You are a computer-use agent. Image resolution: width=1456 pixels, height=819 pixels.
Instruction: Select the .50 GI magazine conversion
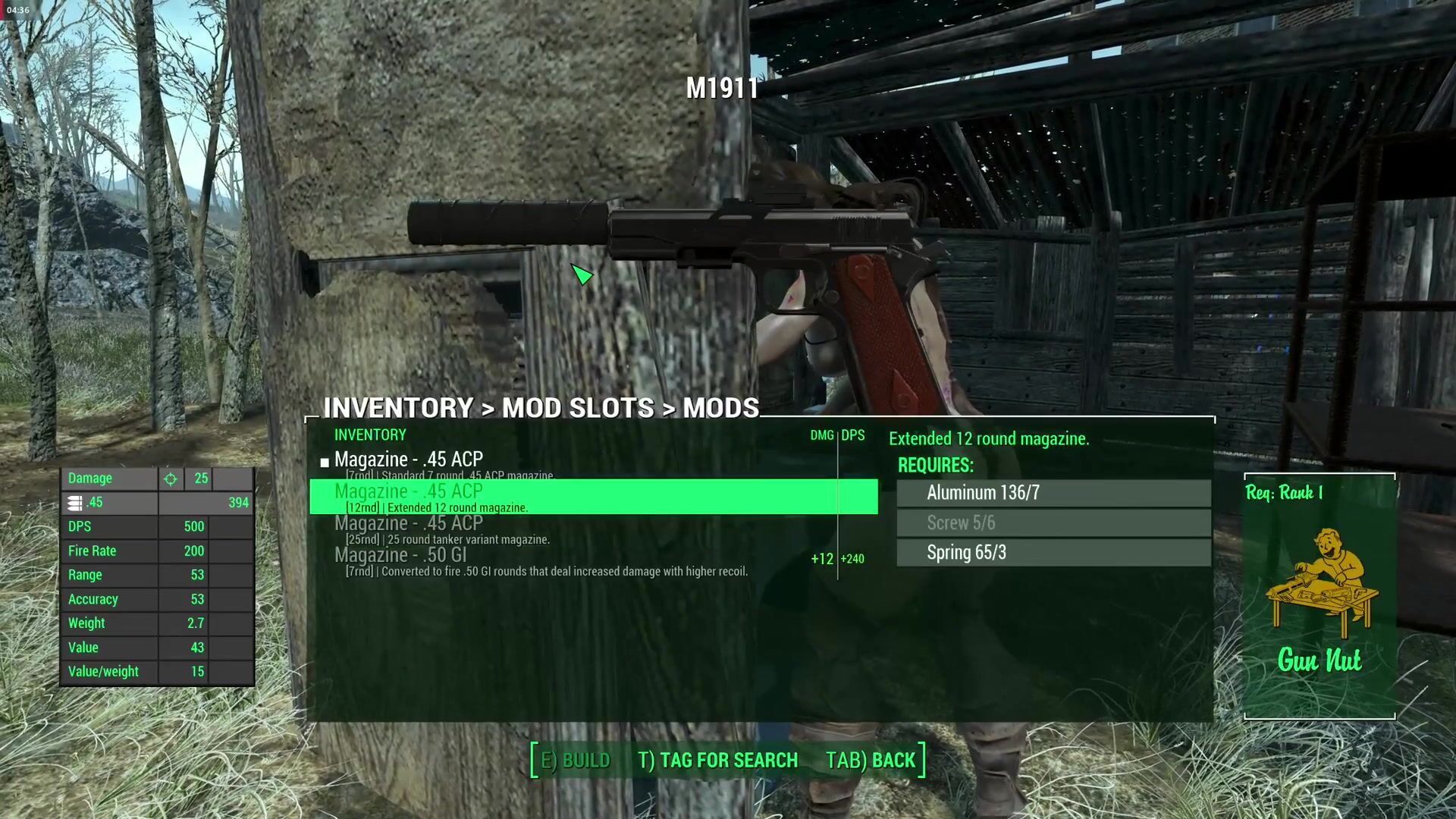[x=400, y=560]
